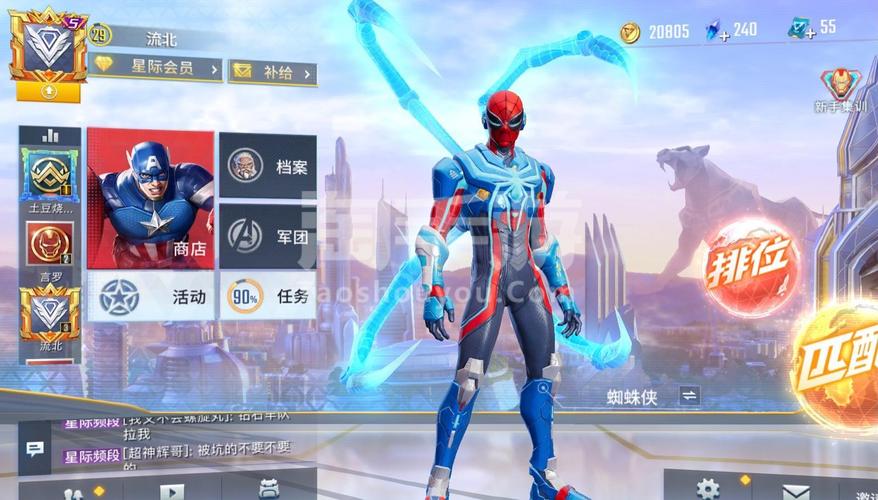Open the mail envelope icon

click(x=796, y=490)
